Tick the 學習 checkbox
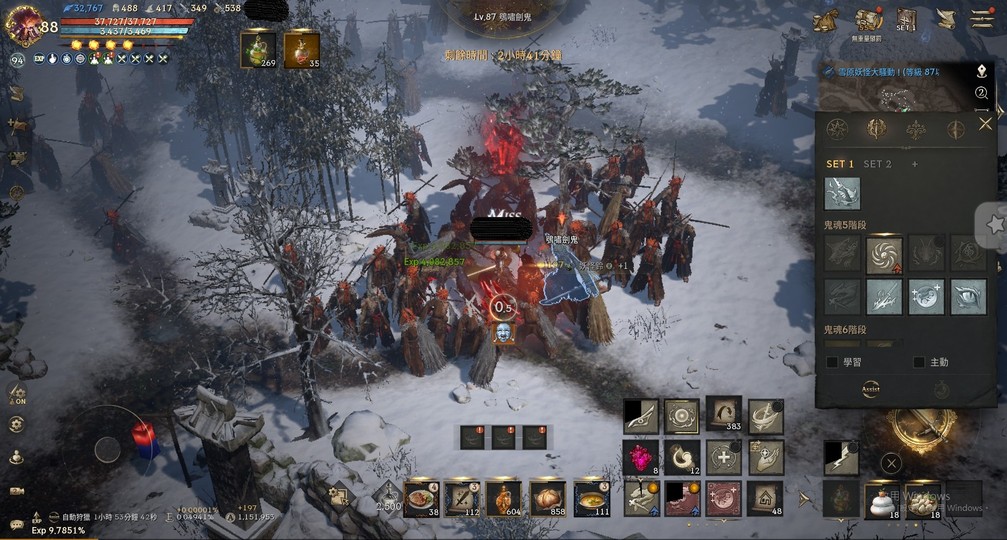Image resolution: width=1007 pixels, height=540 pixels. [x=833, y=362]
